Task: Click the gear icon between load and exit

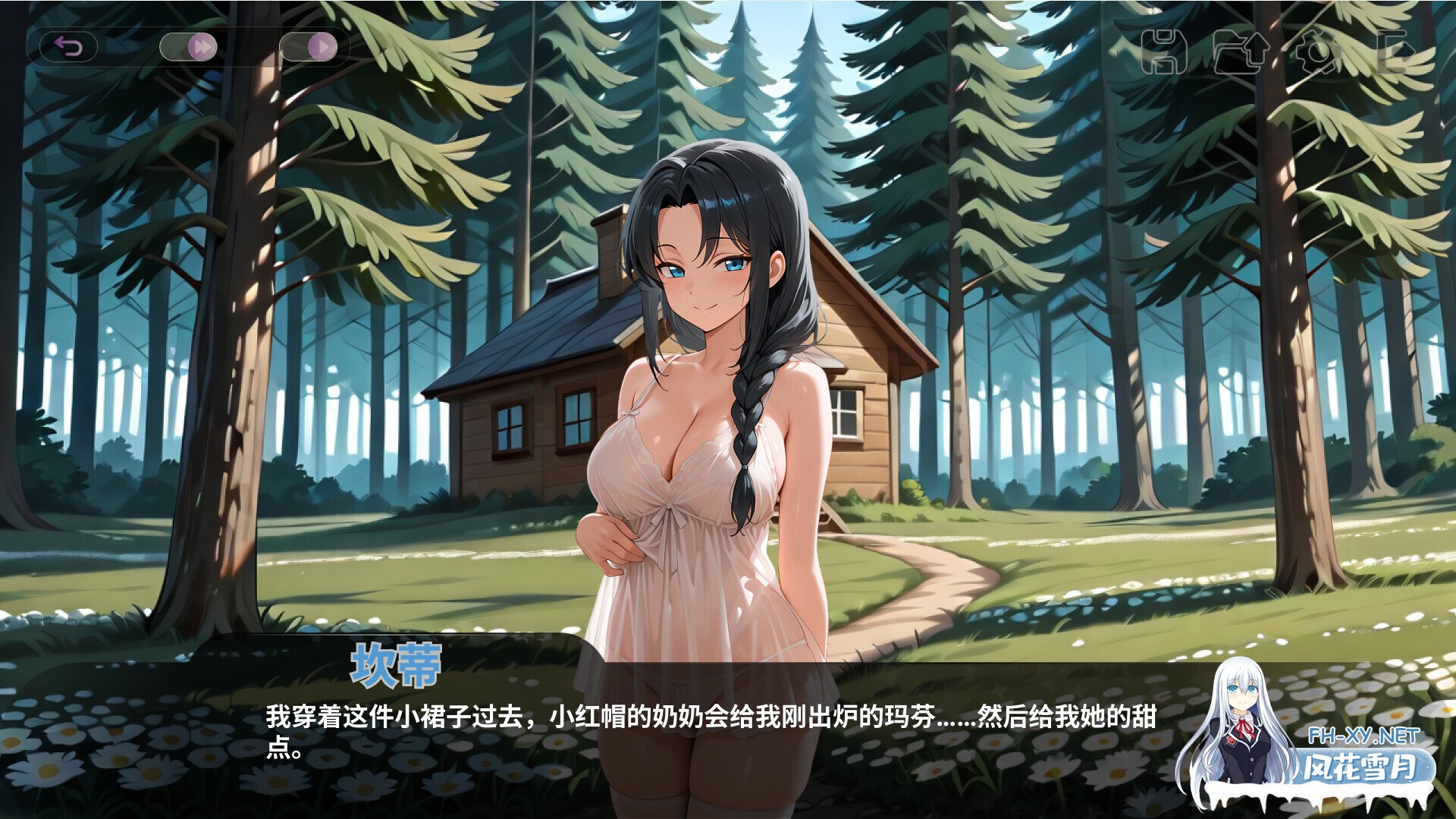Action: [1319, 52]
